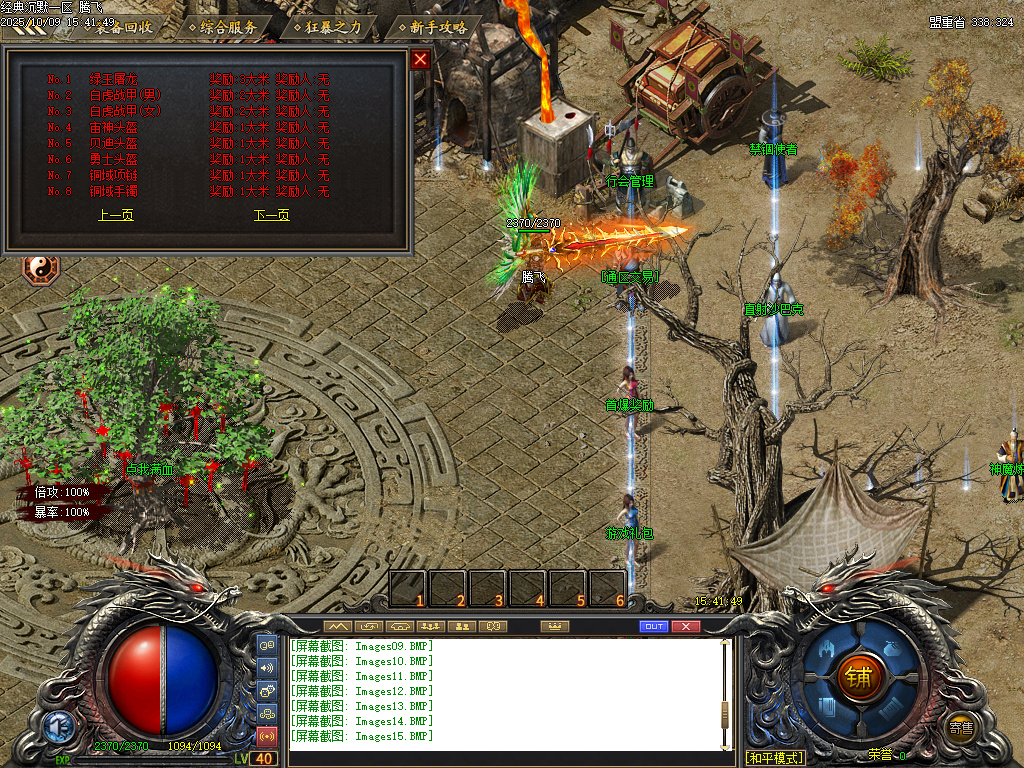Toggle the 和平模式 peace mode label

[775, 757]
